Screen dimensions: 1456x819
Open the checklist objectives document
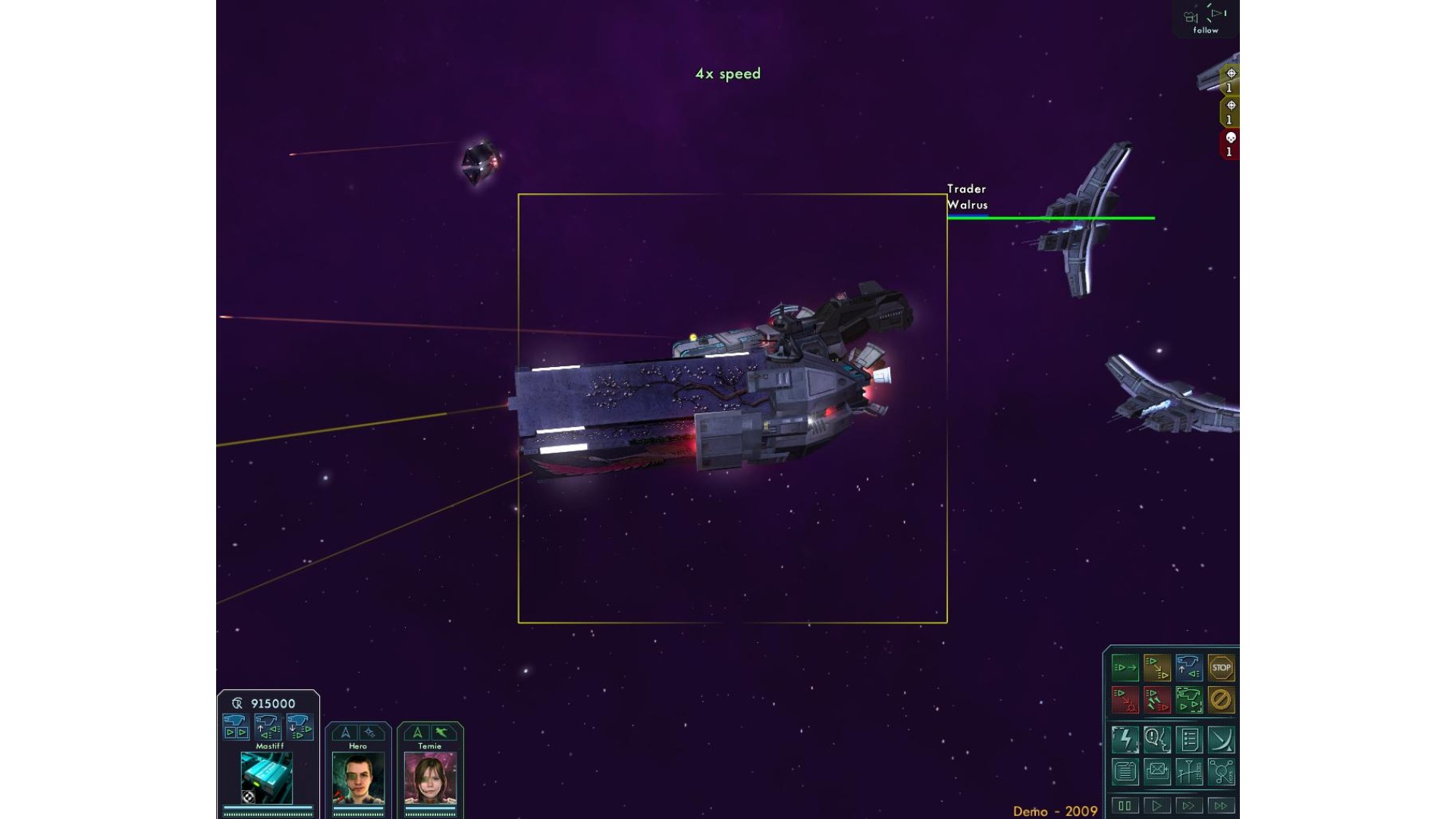[x=1189, y=739]
